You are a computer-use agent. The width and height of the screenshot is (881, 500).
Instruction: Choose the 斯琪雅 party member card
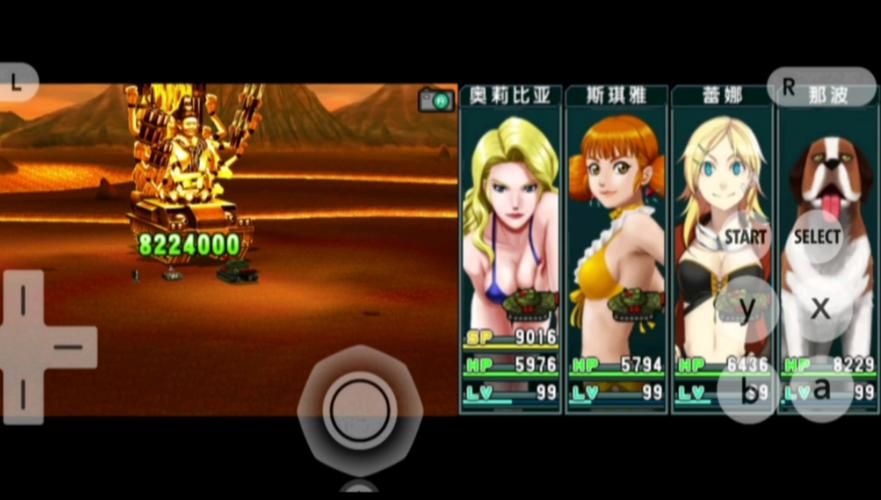click(x=615, y=250)
